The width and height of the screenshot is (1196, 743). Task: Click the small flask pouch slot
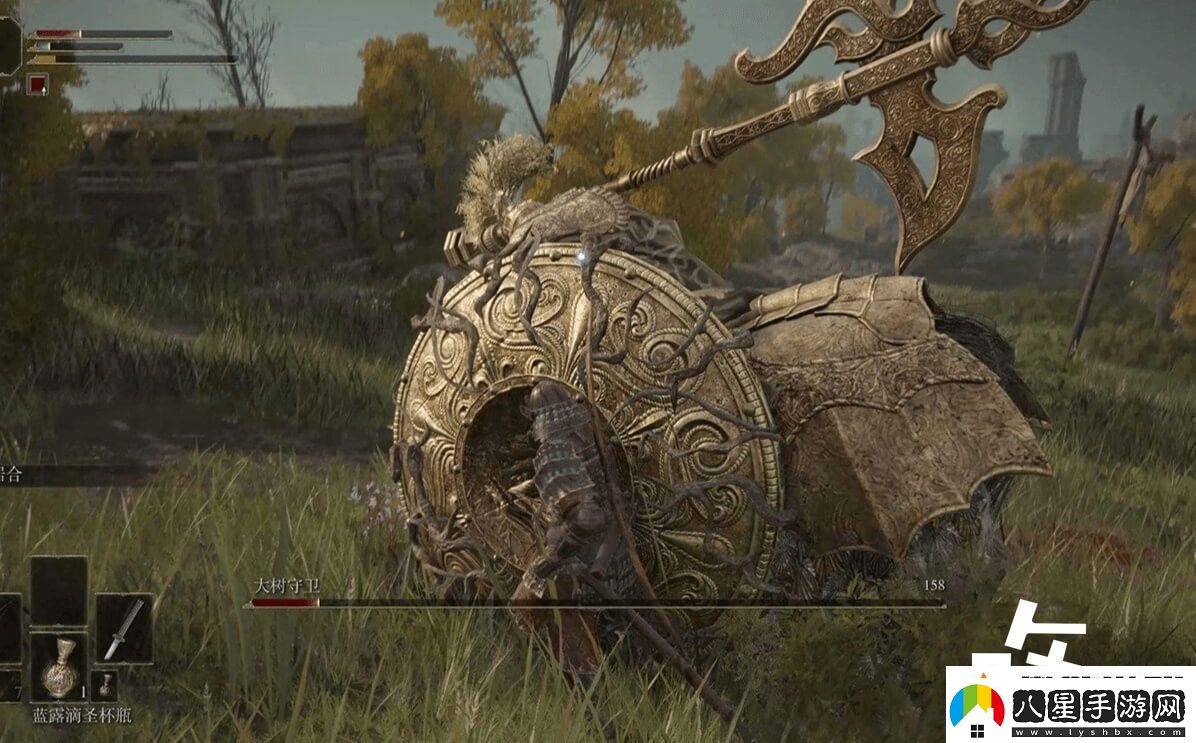pos(104,686)
